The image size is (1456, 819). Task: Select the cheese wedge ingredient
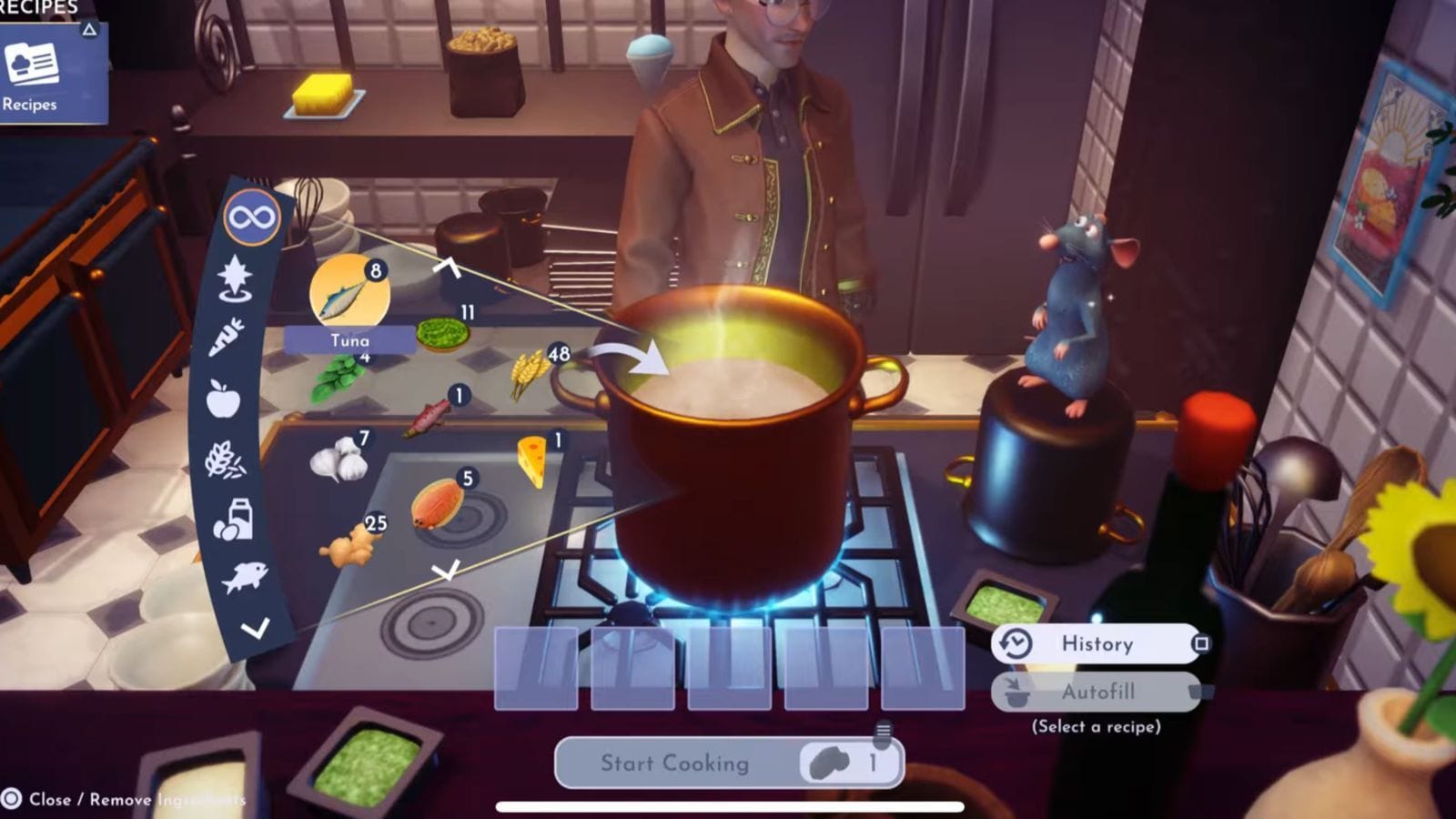click(533, 457)
